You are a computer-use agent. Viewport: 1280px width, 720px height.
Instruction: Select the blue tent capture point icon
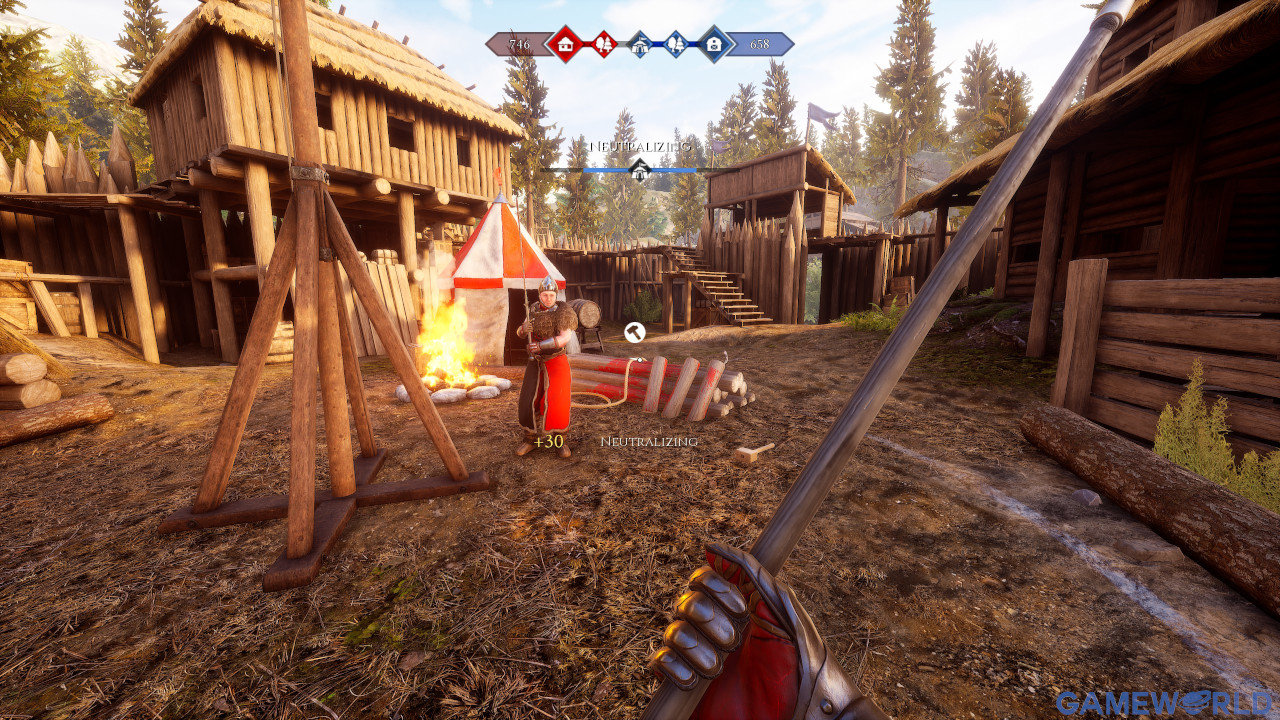pos(639,44)
